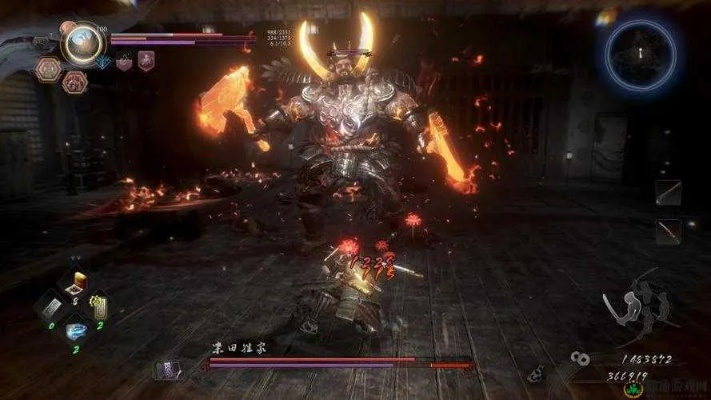Screen dimensions: 711x400
Task: Click the samurai stance indicator
Action: tap(636, 308)
